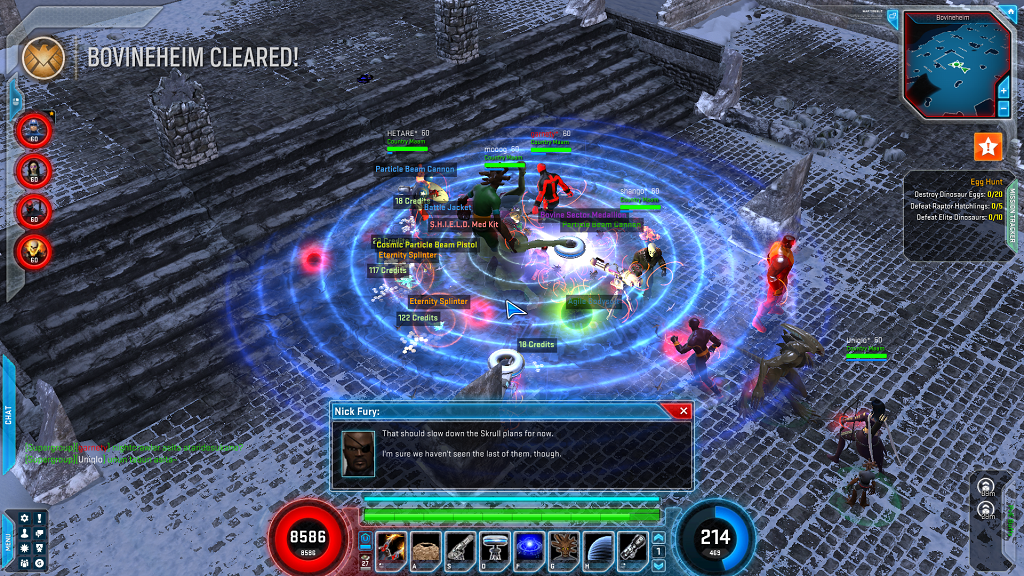Trigger the hovering disc turret ability
The width and height of the screenshot is (1024, 576).
[494, 547]
